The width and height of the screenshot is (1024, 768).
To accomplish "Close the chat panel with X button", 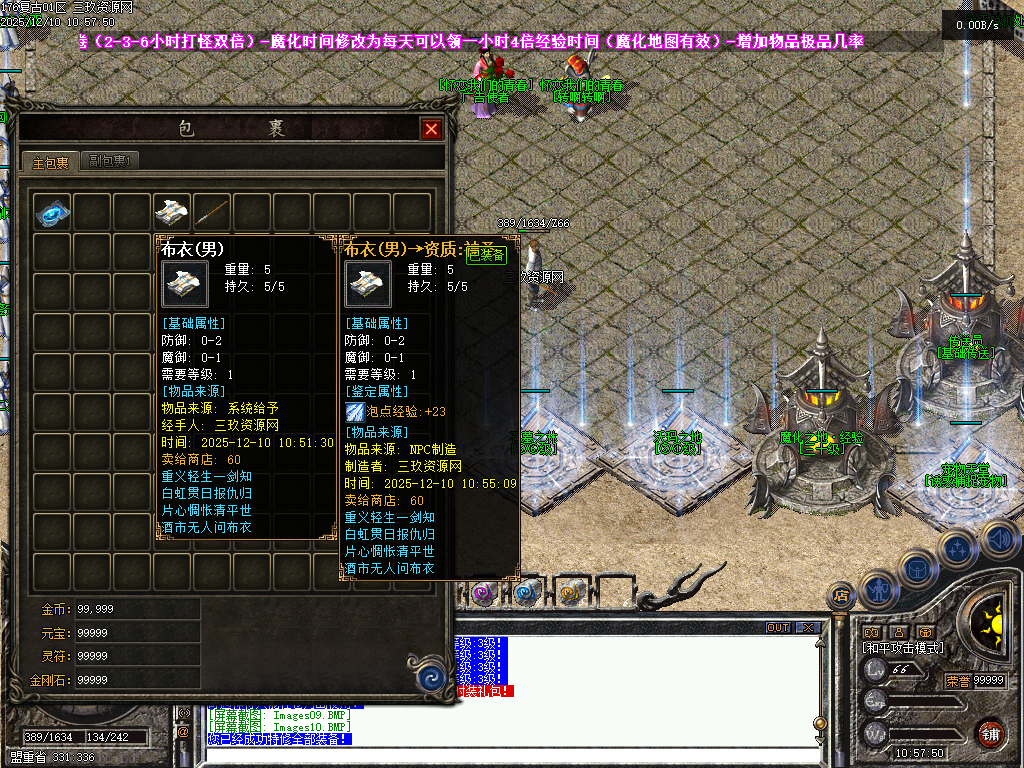I will (808, 628).
